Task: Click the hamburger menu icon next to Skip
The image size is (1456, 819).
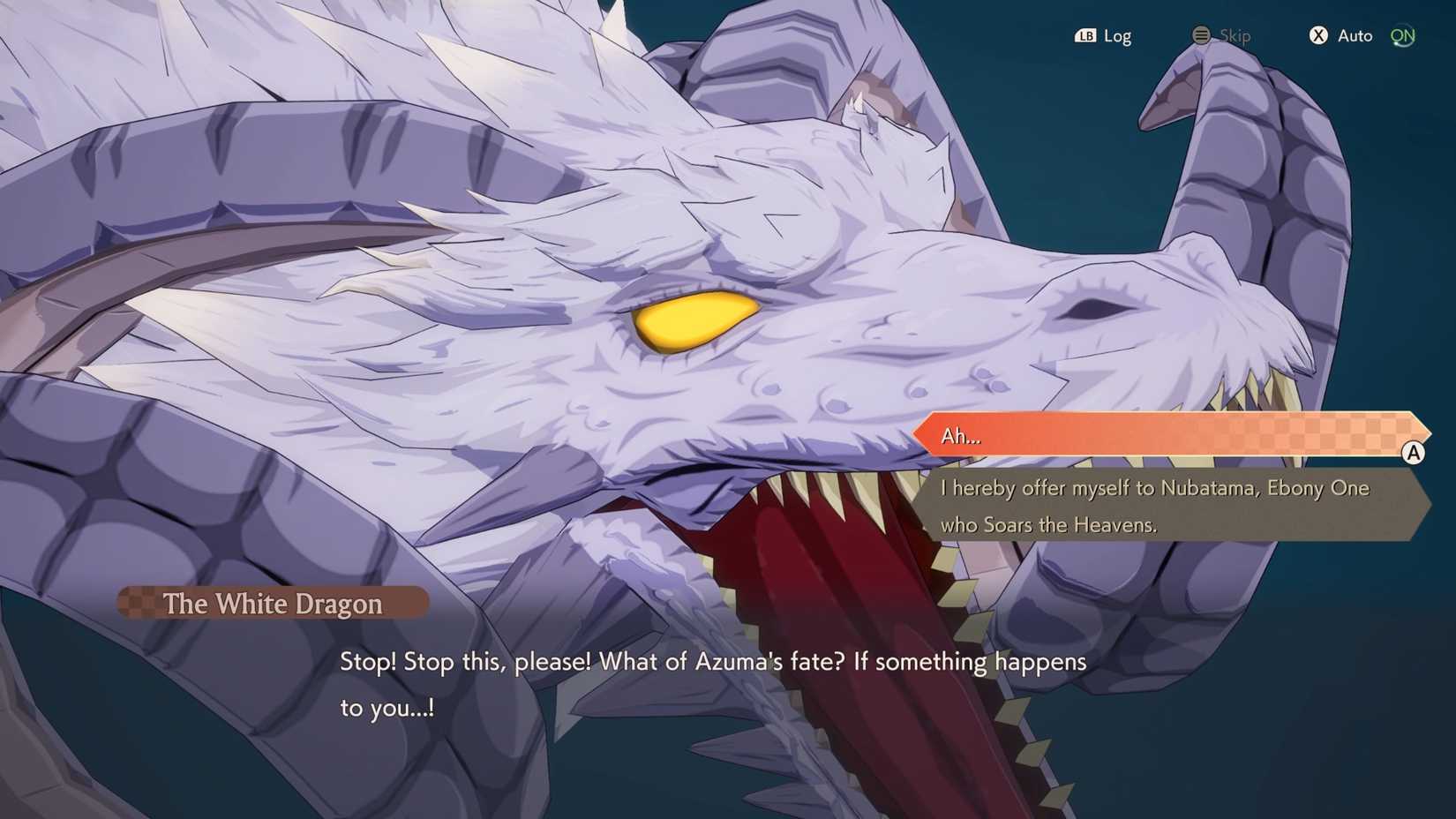Action: tap(1201, 35)
